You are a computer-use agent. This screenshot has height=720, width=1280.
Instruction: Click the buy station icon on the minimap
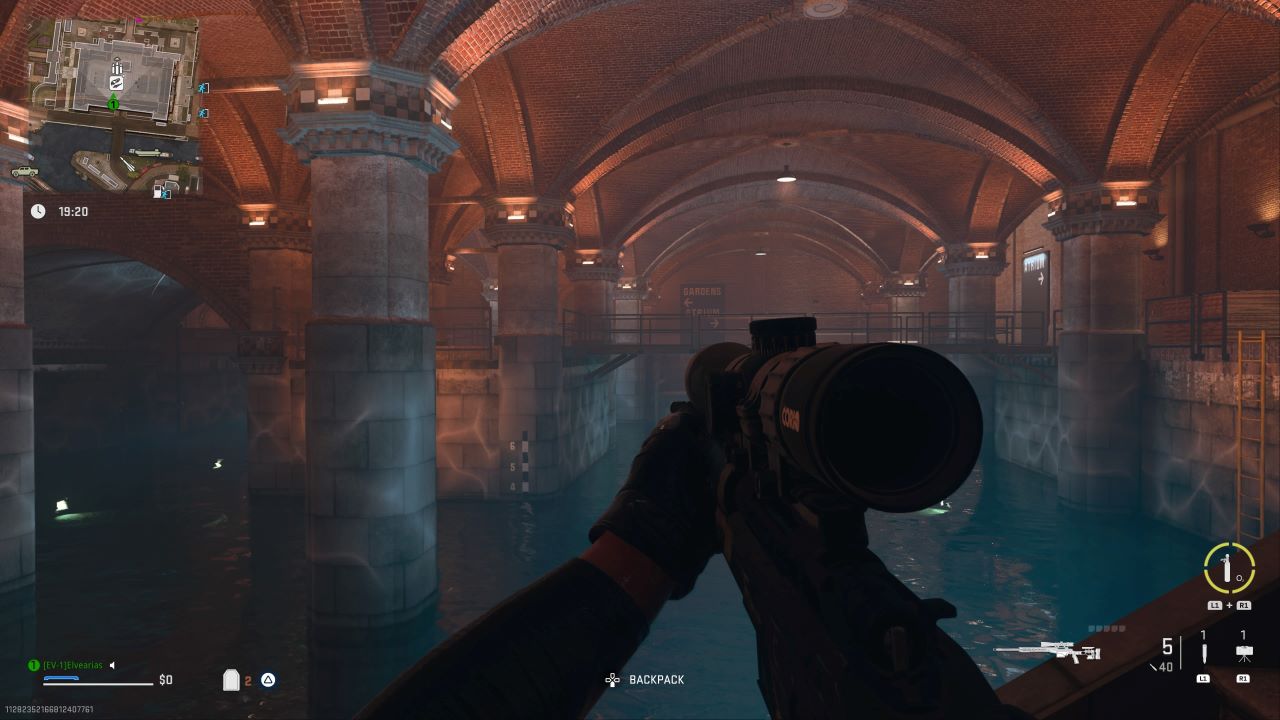(116, 82)
